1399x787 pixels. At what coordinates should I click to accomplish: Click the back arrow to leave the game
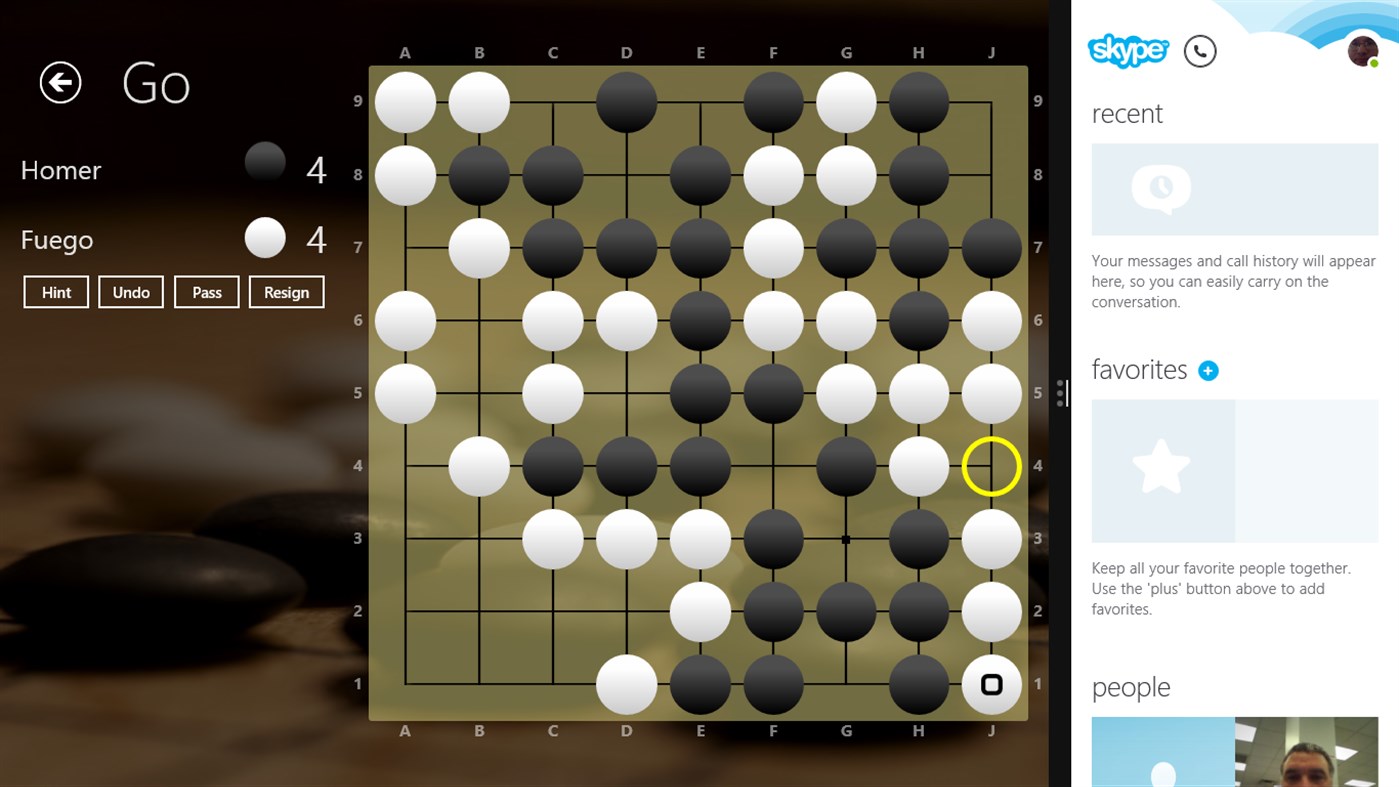pyautogui.click(x=59, y=83)
